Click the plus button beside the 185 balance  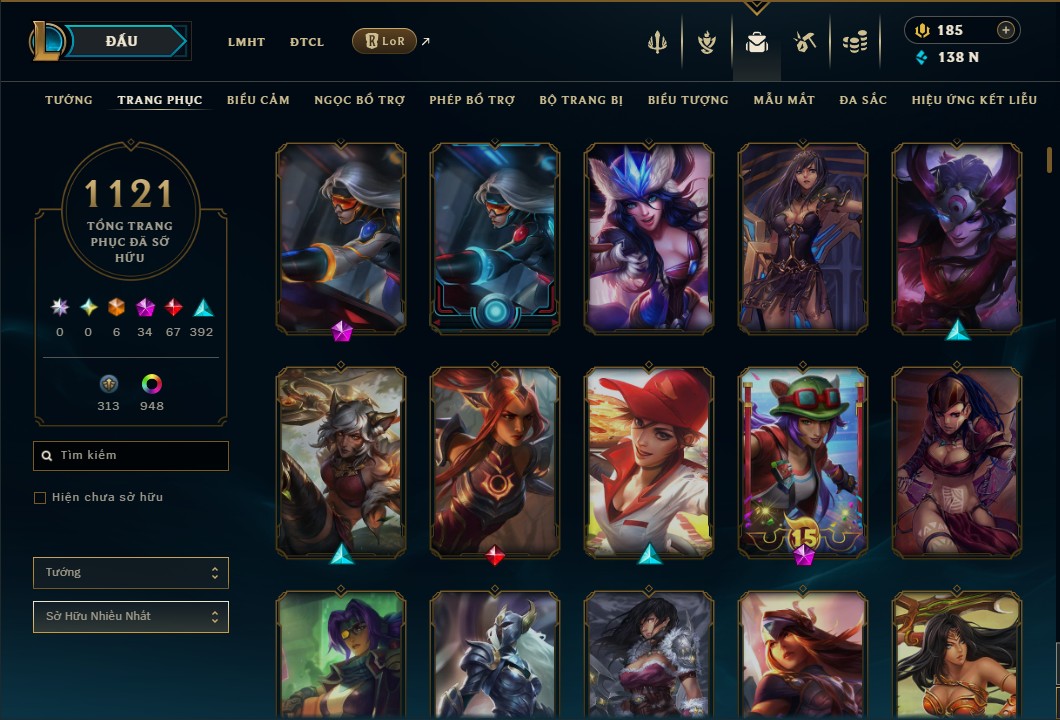[1006, 30]
